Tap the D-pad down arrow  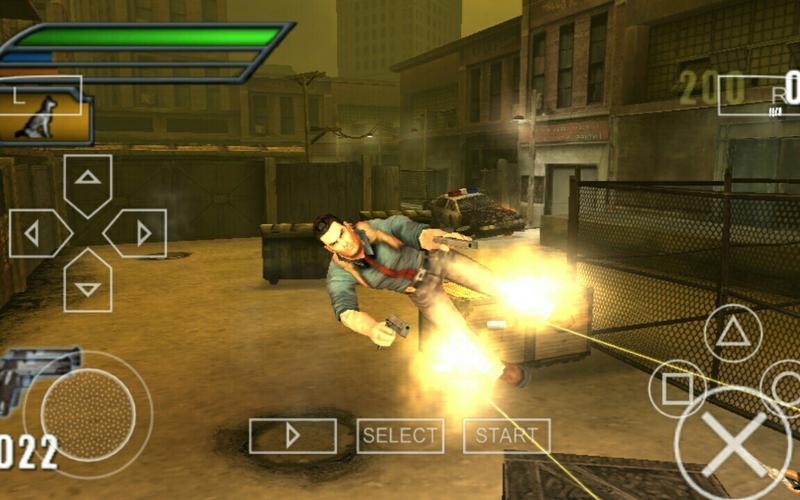click(x=88, y=284)
